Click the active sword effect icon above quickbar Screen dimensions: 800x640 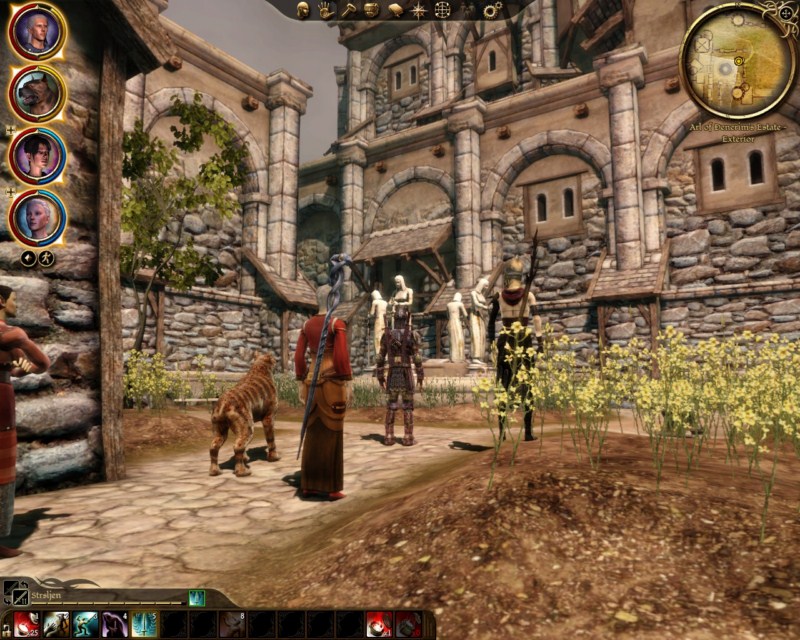click(x=196, y=598)
